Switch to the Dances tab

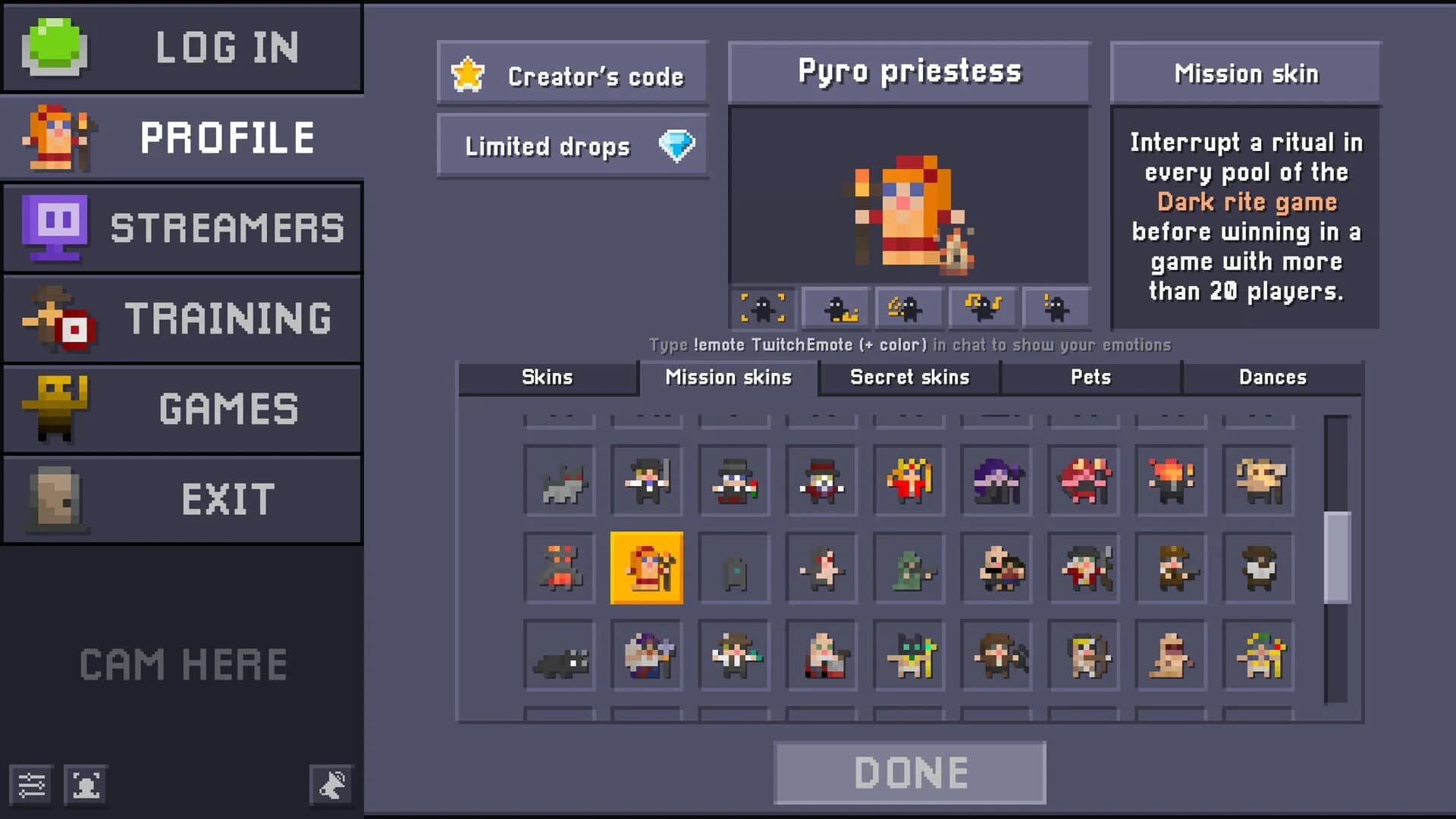pyautogui.click(x=1272, y=377)
